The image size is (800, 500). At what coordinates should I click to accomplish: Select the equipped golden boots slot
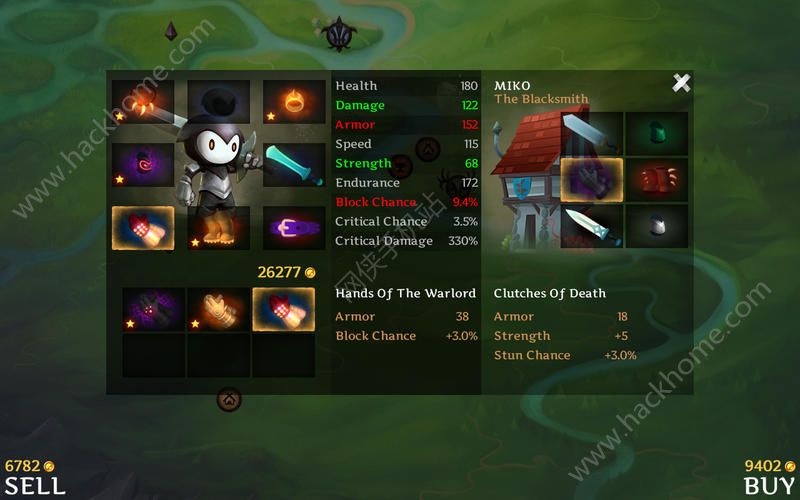click(x=218, y=228)
